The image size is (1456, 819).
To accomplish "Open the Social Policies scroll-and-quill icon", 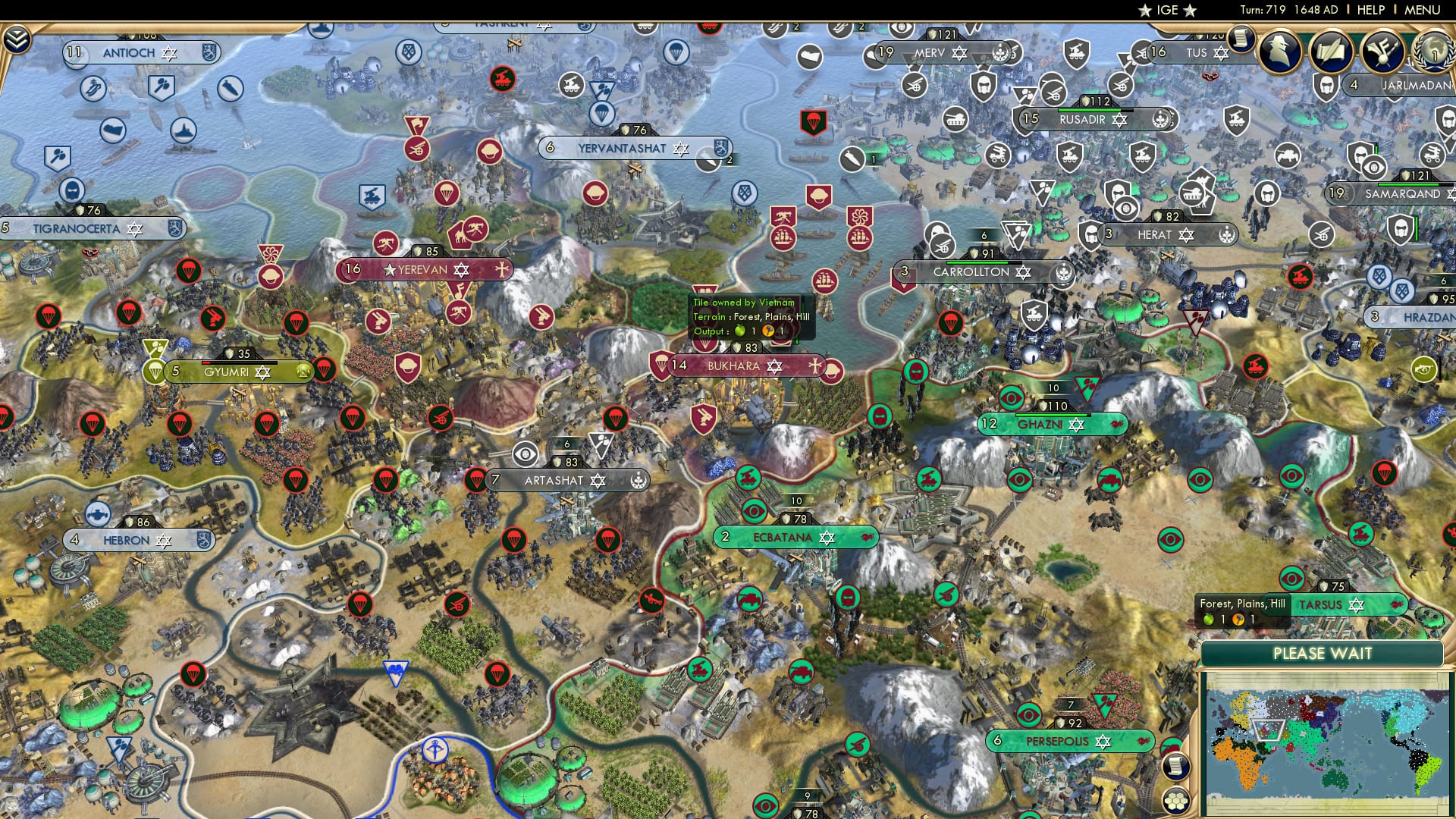I will (1331, 52).
